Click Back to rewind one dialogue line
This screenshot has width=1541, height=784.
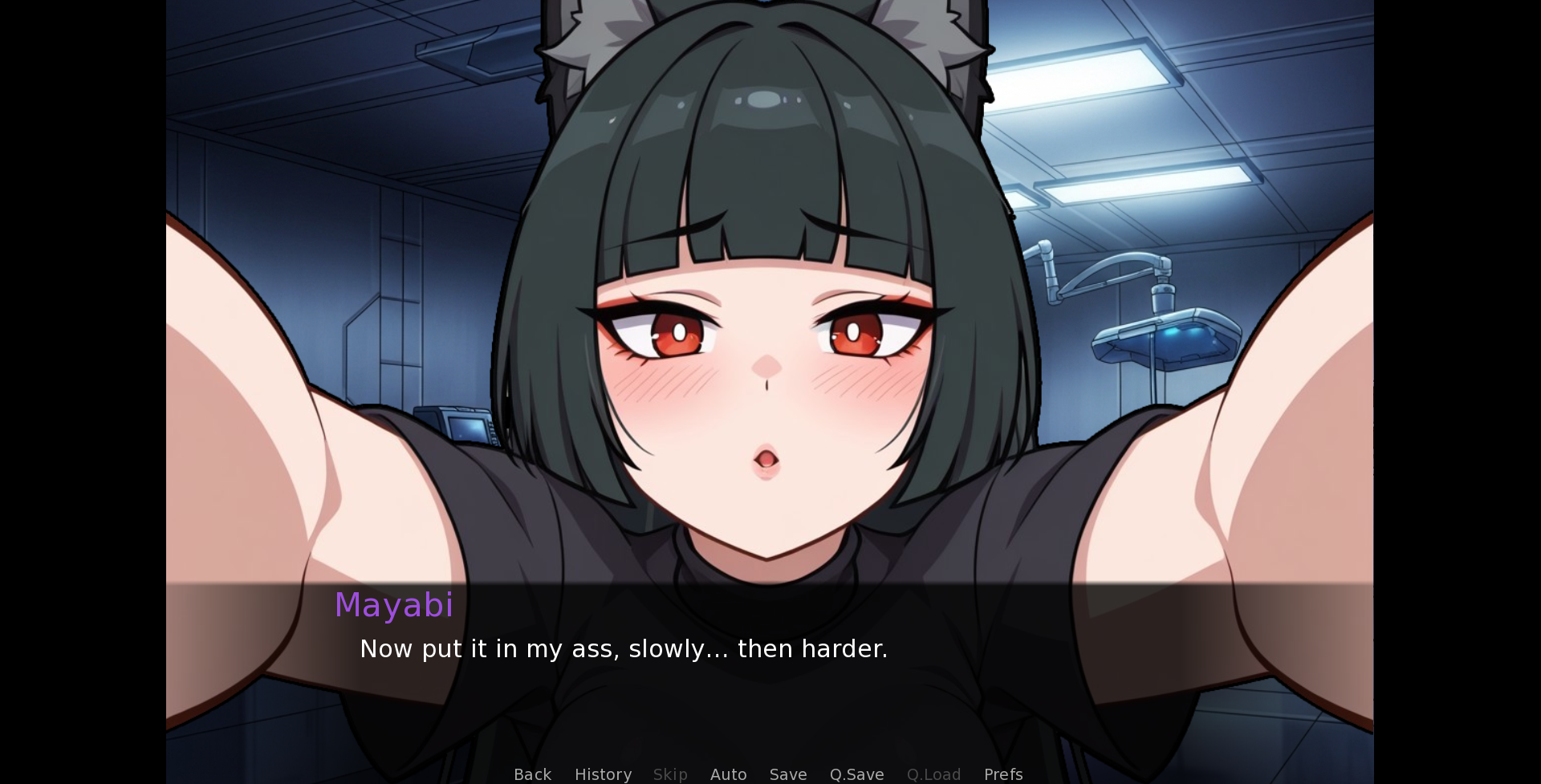pos(532,774)
